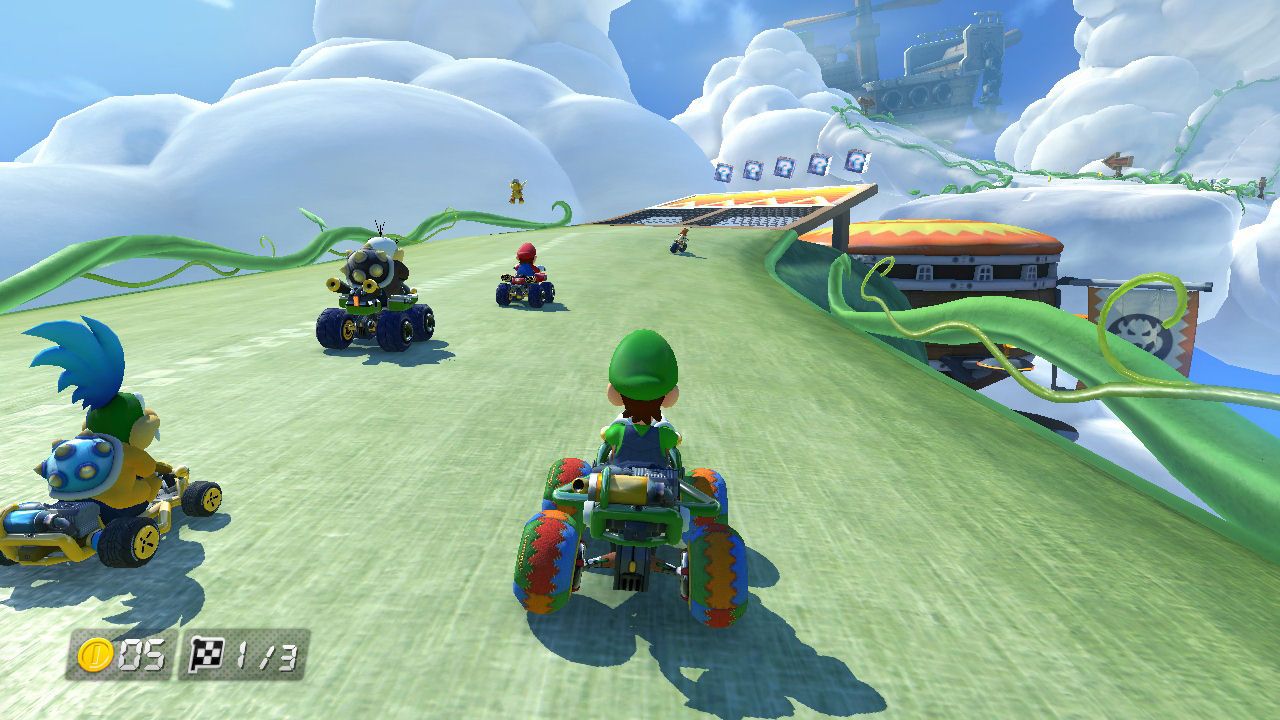Click the leftmost item box above the ramp
This screenshot has width=1280, height=720.
click(x=723, y=172)
